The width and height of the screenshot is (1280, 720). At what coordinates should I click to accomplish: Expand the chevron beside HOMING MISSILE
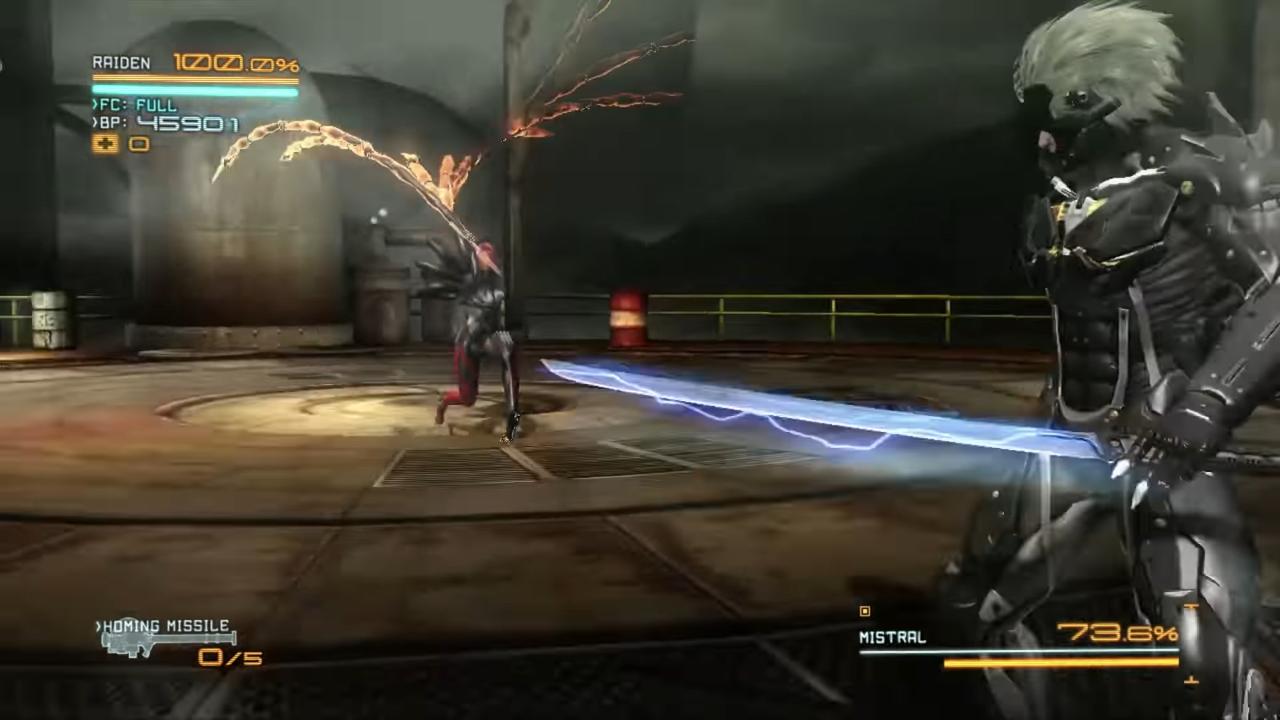tap(96, 626)
